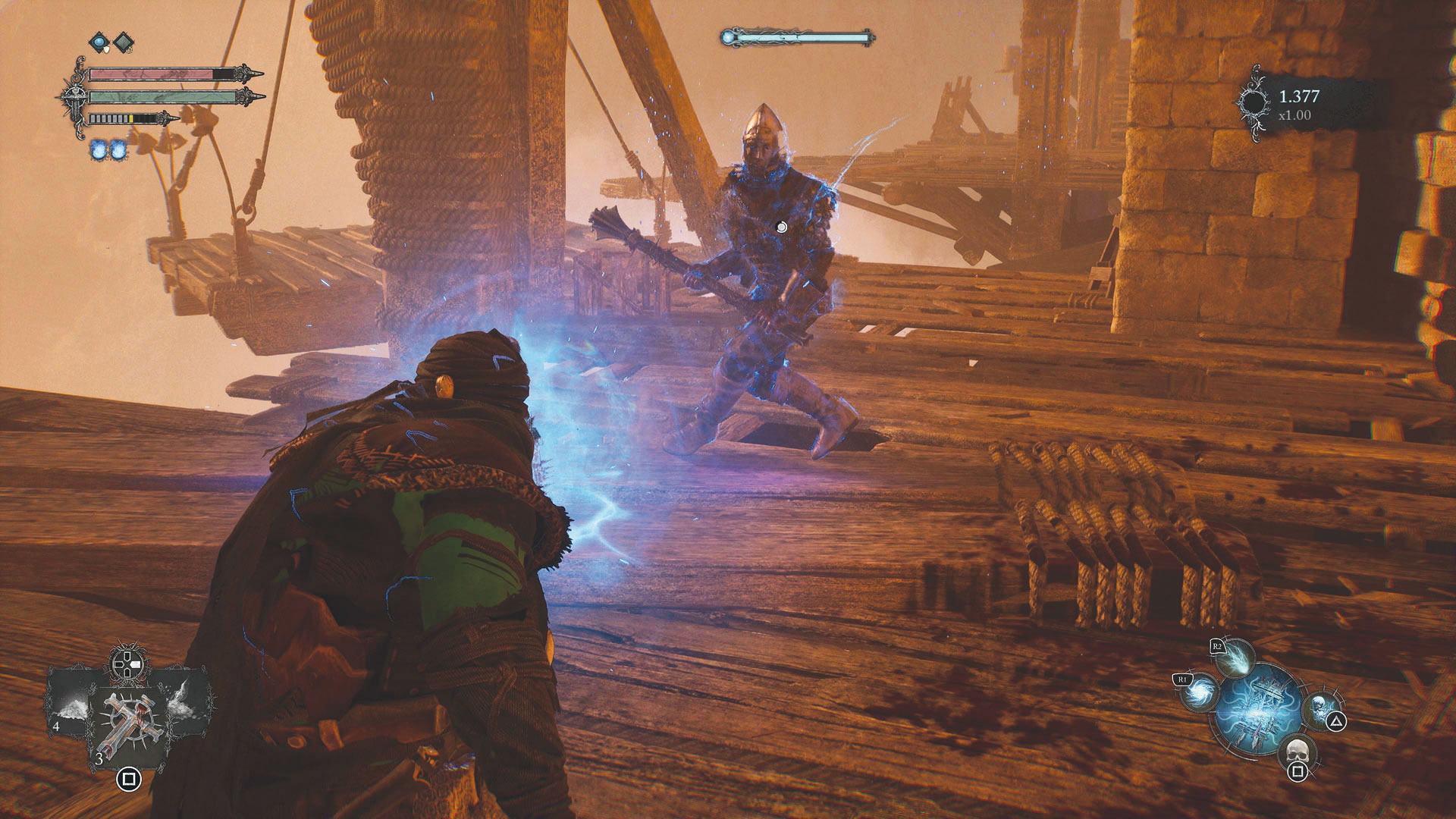
Task: Click the vigor skull emblem beside 1.377
Action: click(x=1253, y=103)
